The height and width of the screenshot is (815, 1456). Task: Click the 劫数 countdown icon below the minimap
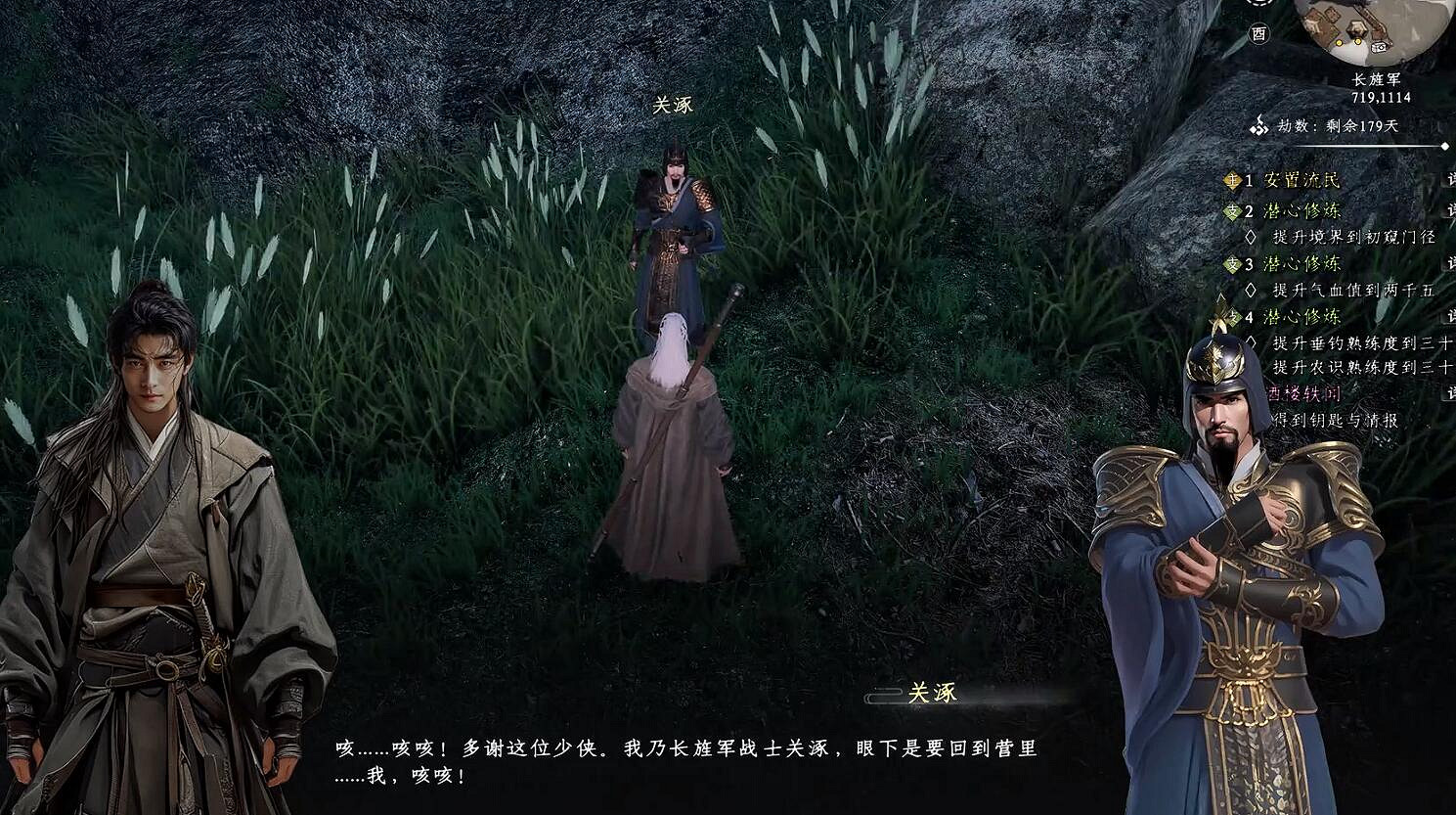click(1259, 125)
